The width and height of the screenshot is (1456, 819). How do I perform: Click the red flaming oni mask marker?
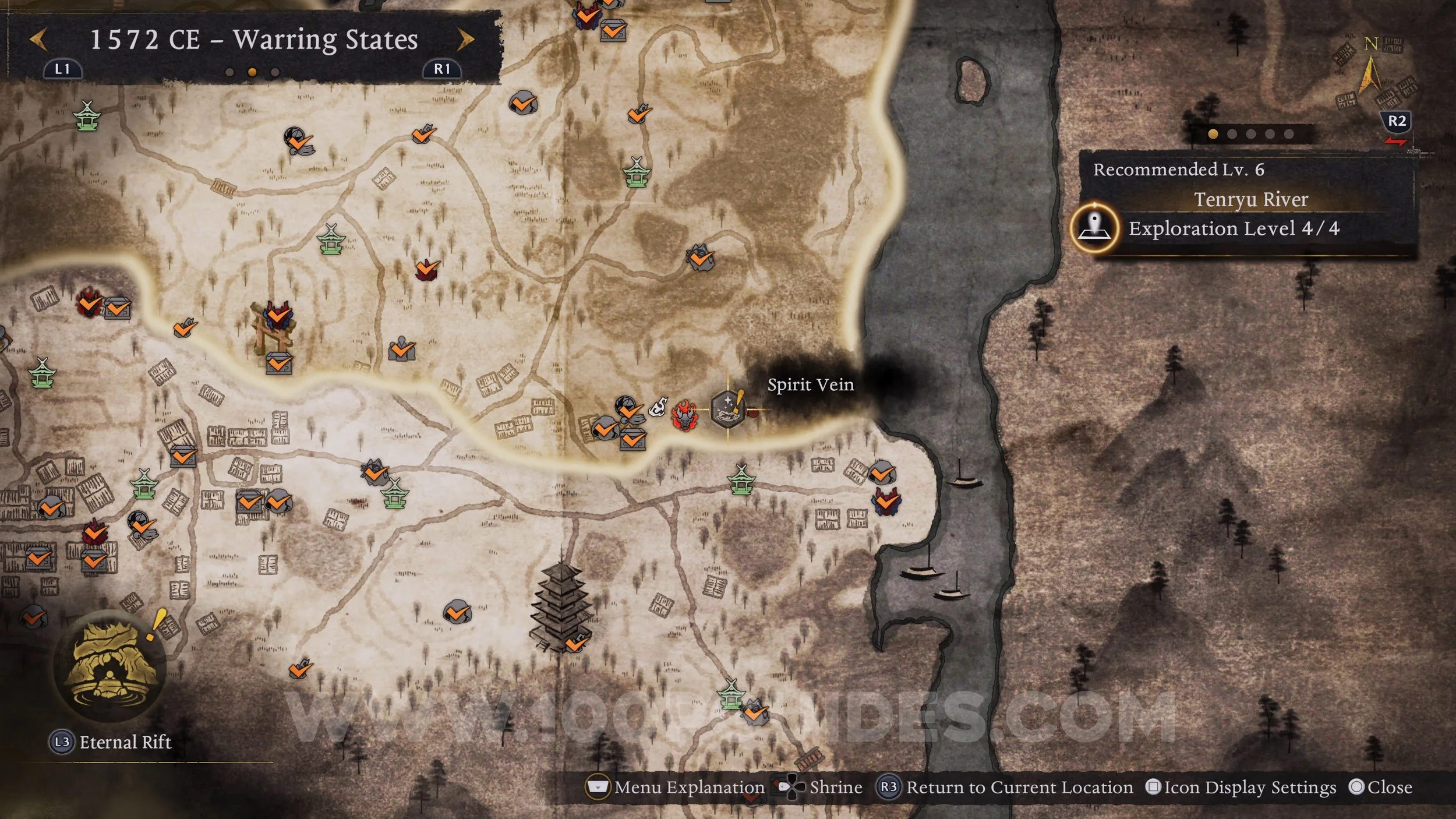point(684,415)
